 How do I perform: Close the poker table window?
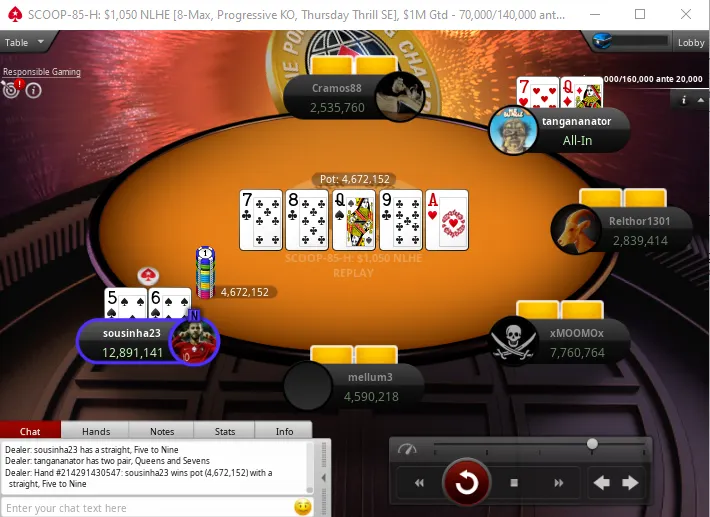point(685,14)
